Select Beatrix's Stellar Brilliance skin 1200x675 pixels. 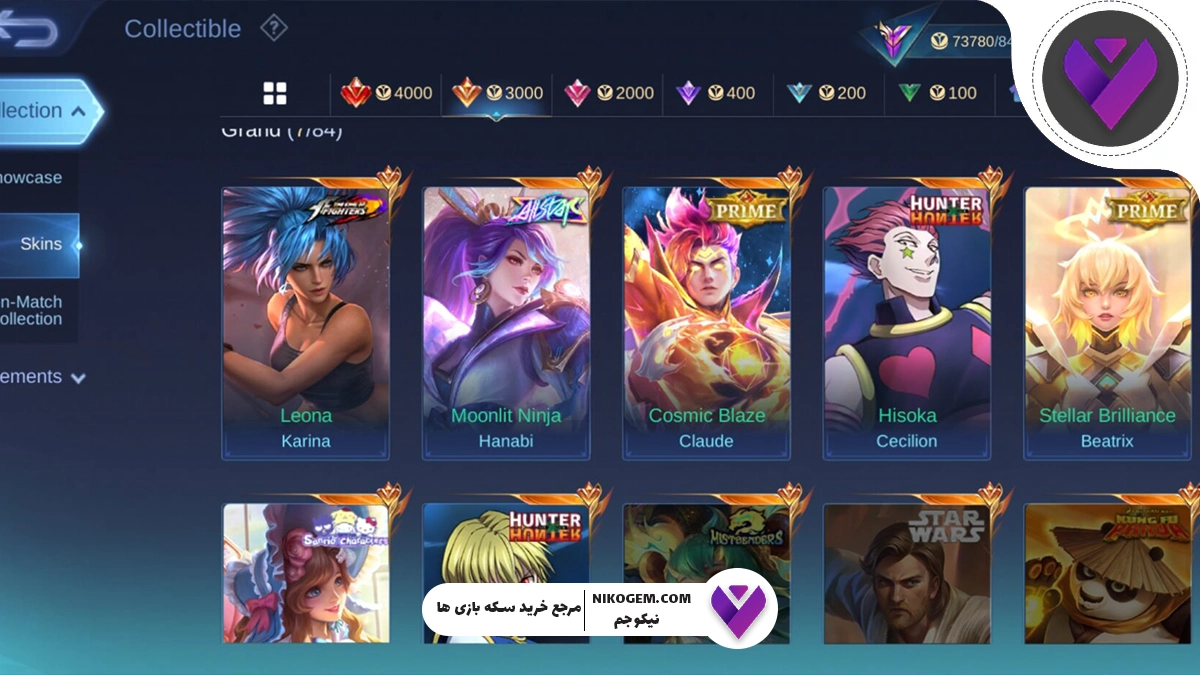[1107, 322]
